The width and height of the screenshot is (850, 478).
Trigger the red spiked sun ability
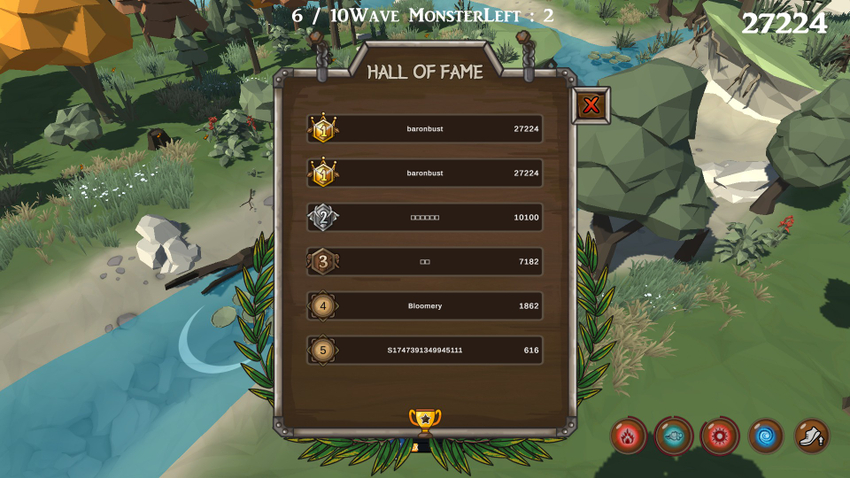tap(720, 436)
